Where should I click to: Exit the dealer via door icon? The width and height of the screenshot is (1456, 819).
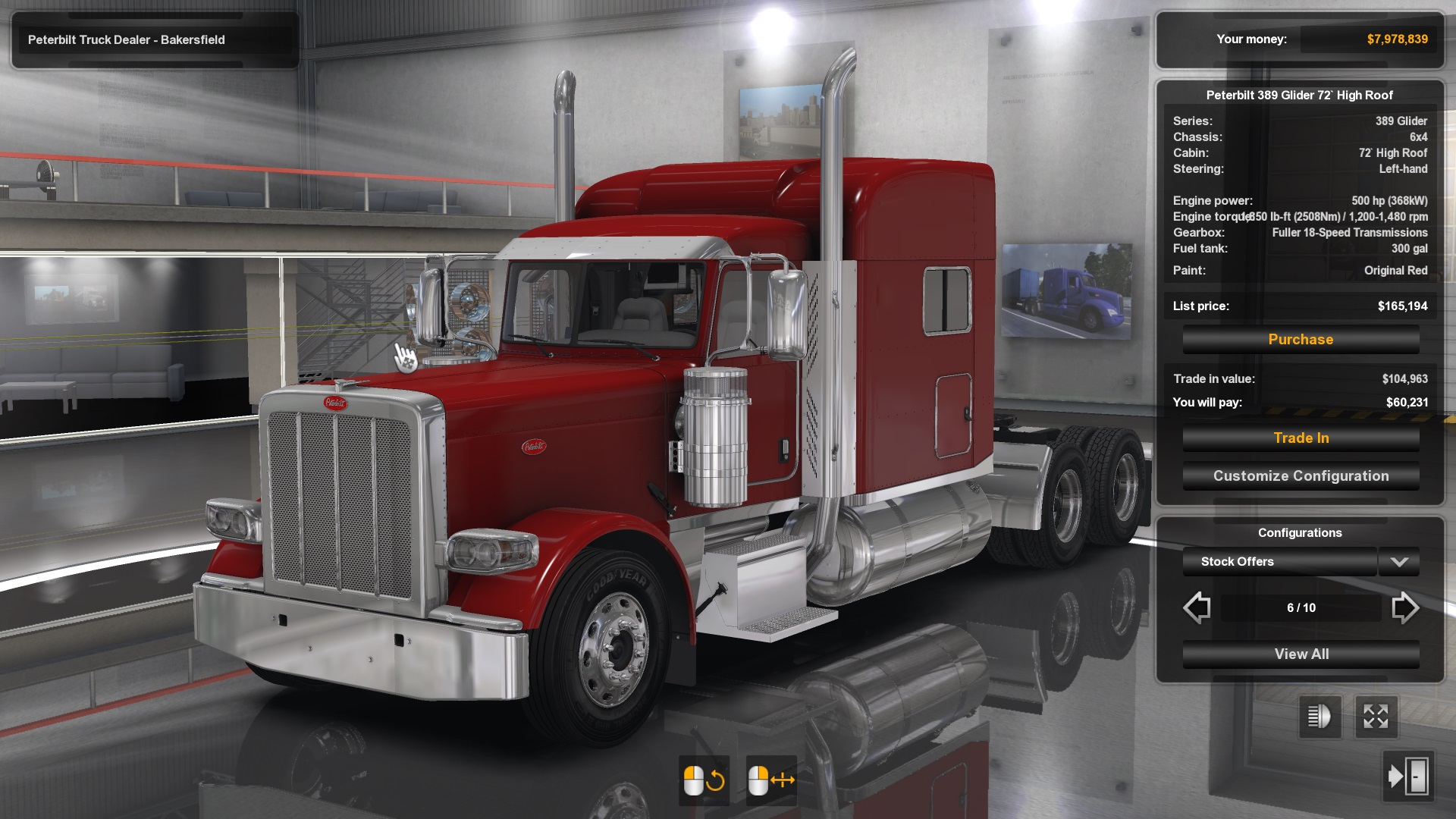1408,777
